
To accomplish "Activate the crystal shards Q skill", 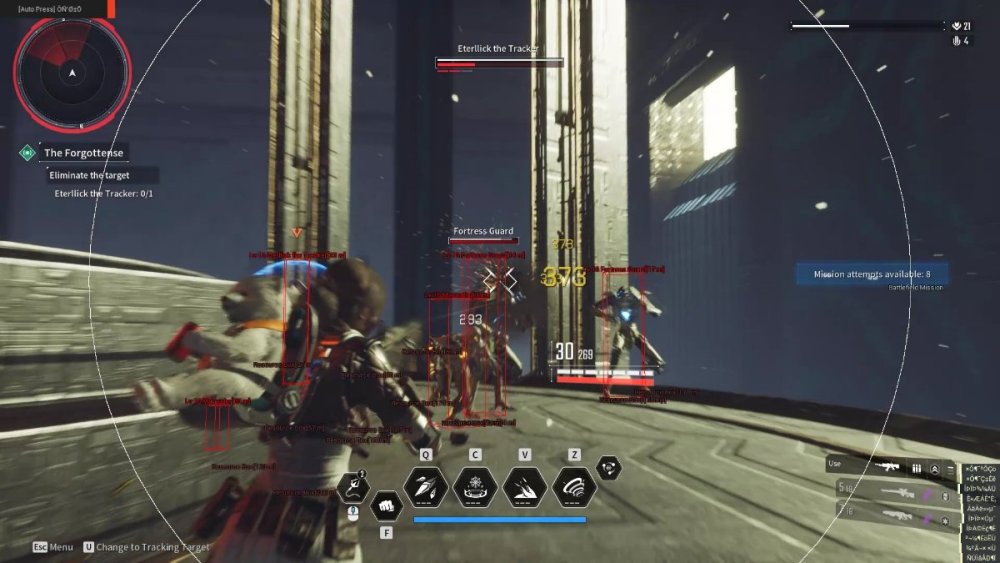I will pyautogui.click(x=425, y=486).
